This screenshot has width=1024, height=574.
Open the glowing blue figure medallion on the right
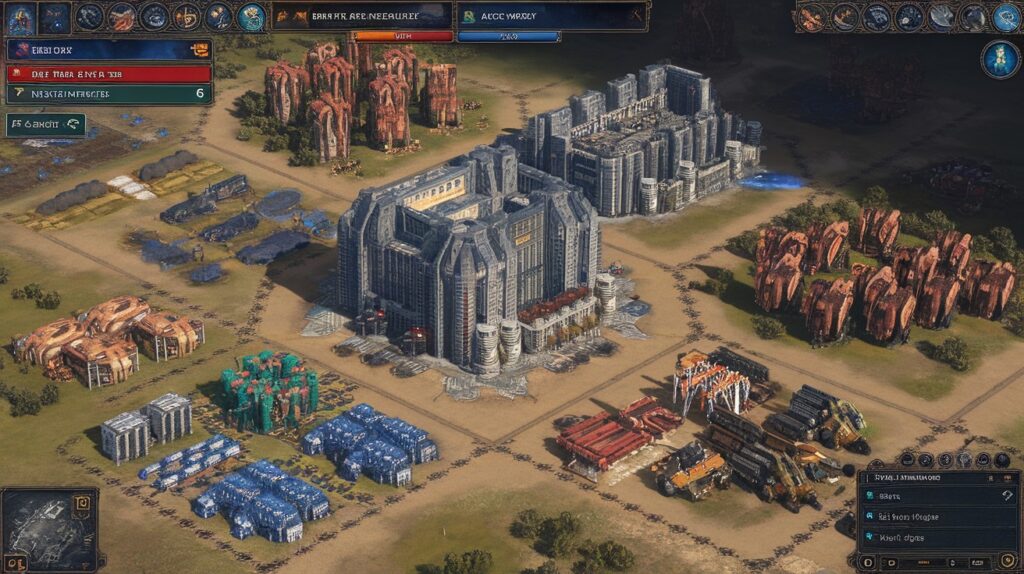(999, 59)
